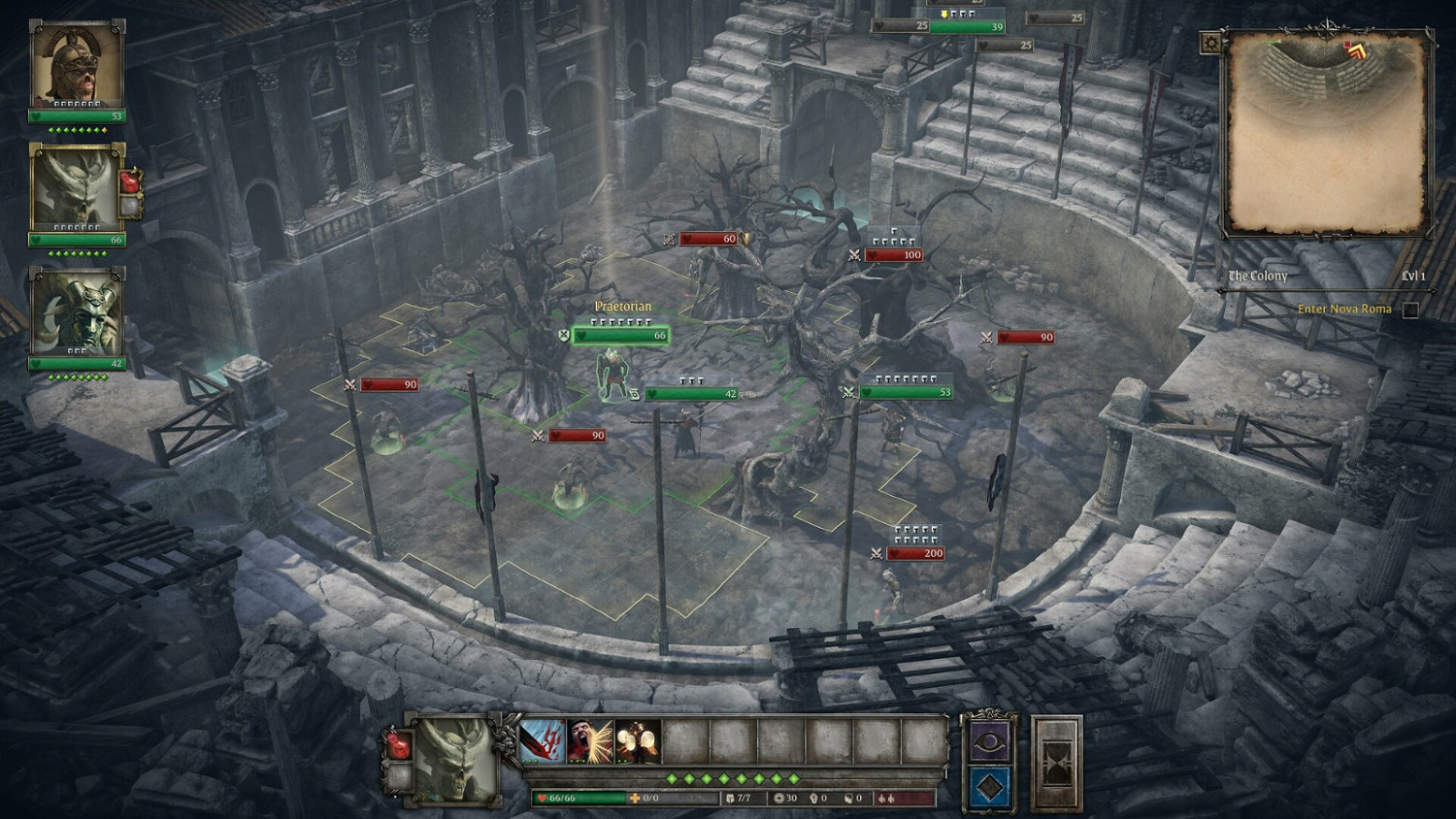Use the twin lanterns ability slot
Image resolution: width=1456 pixels, height=819 pixels.
click(635, 741)
